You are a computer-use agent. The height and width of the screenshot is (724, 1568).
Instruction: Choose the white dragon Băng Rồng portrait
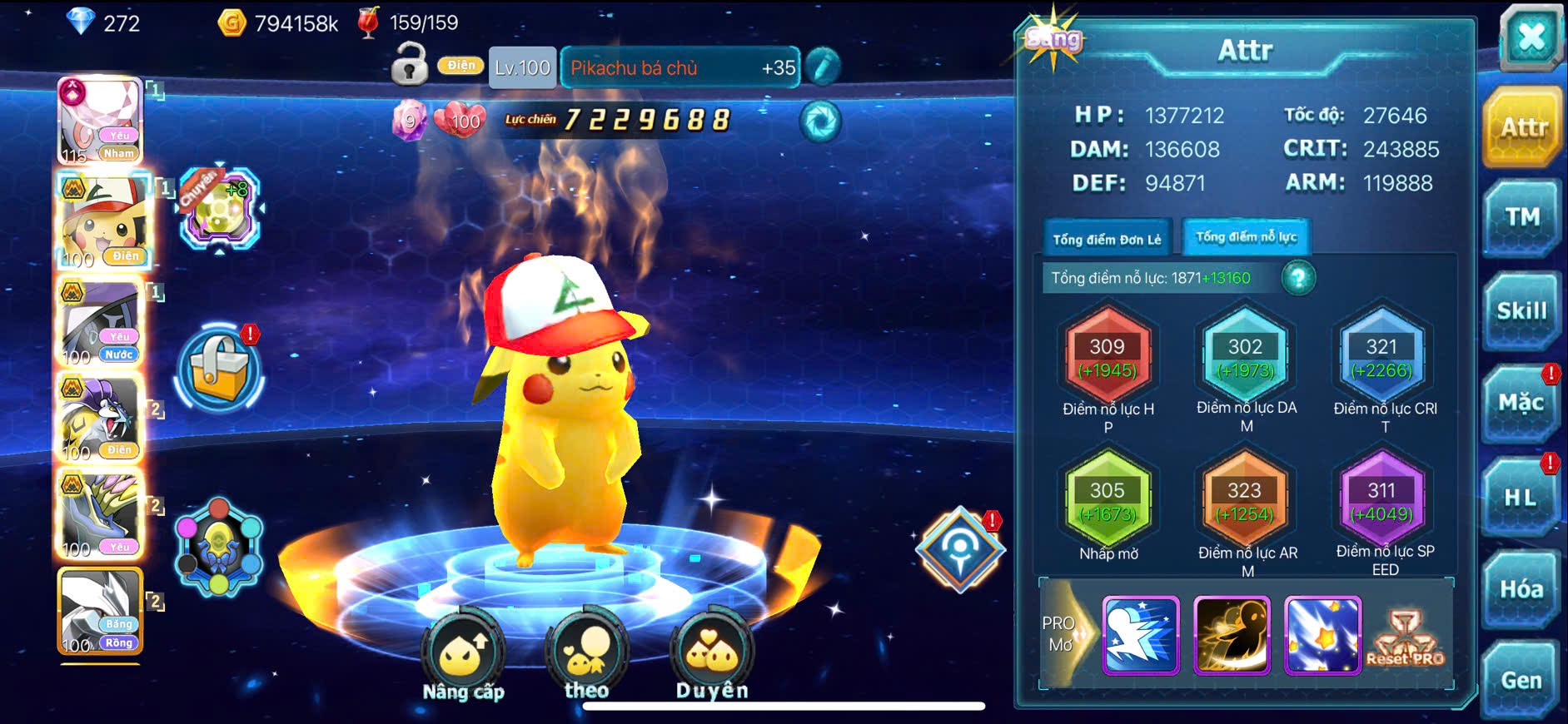tap(101, 612)
